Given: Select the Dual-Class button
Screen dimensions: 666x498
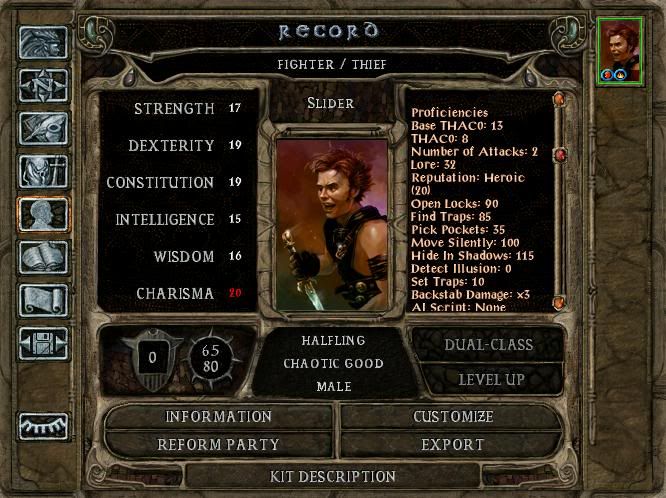Looking at the screenshot, I should tap(487, 345).
